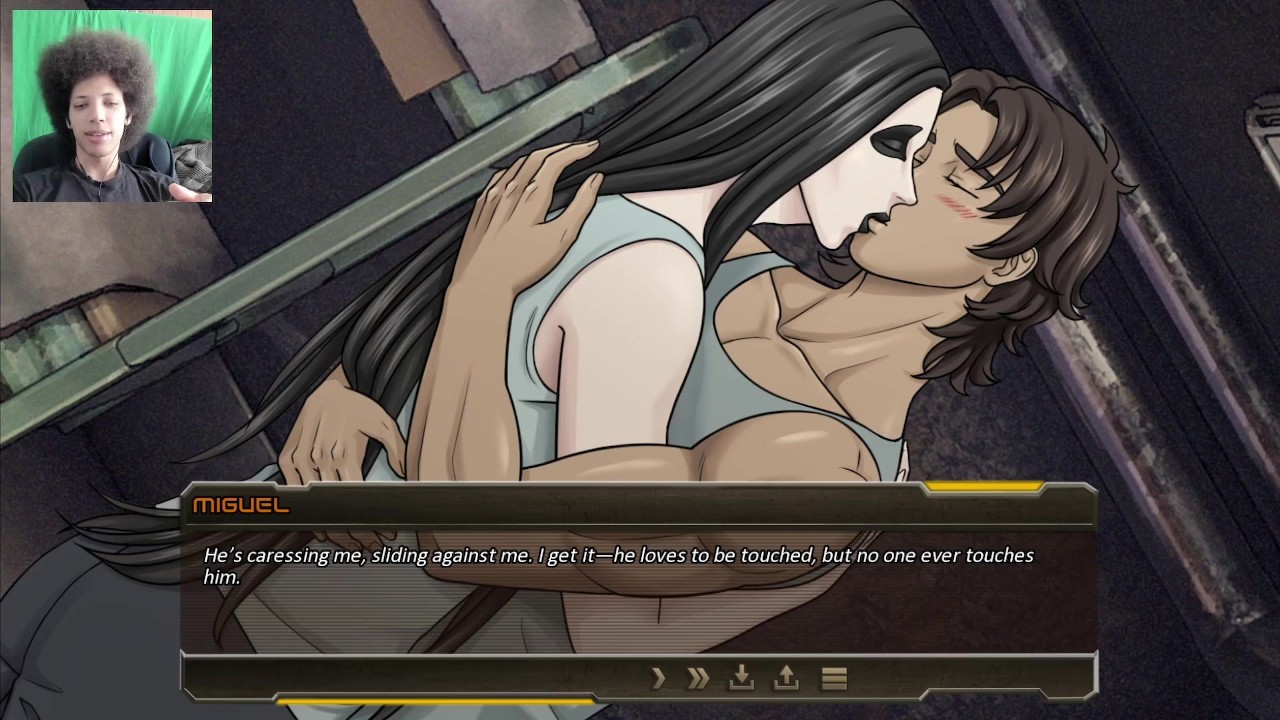Advance the dialogue by clicking Miguel's text box

point(638,590)
